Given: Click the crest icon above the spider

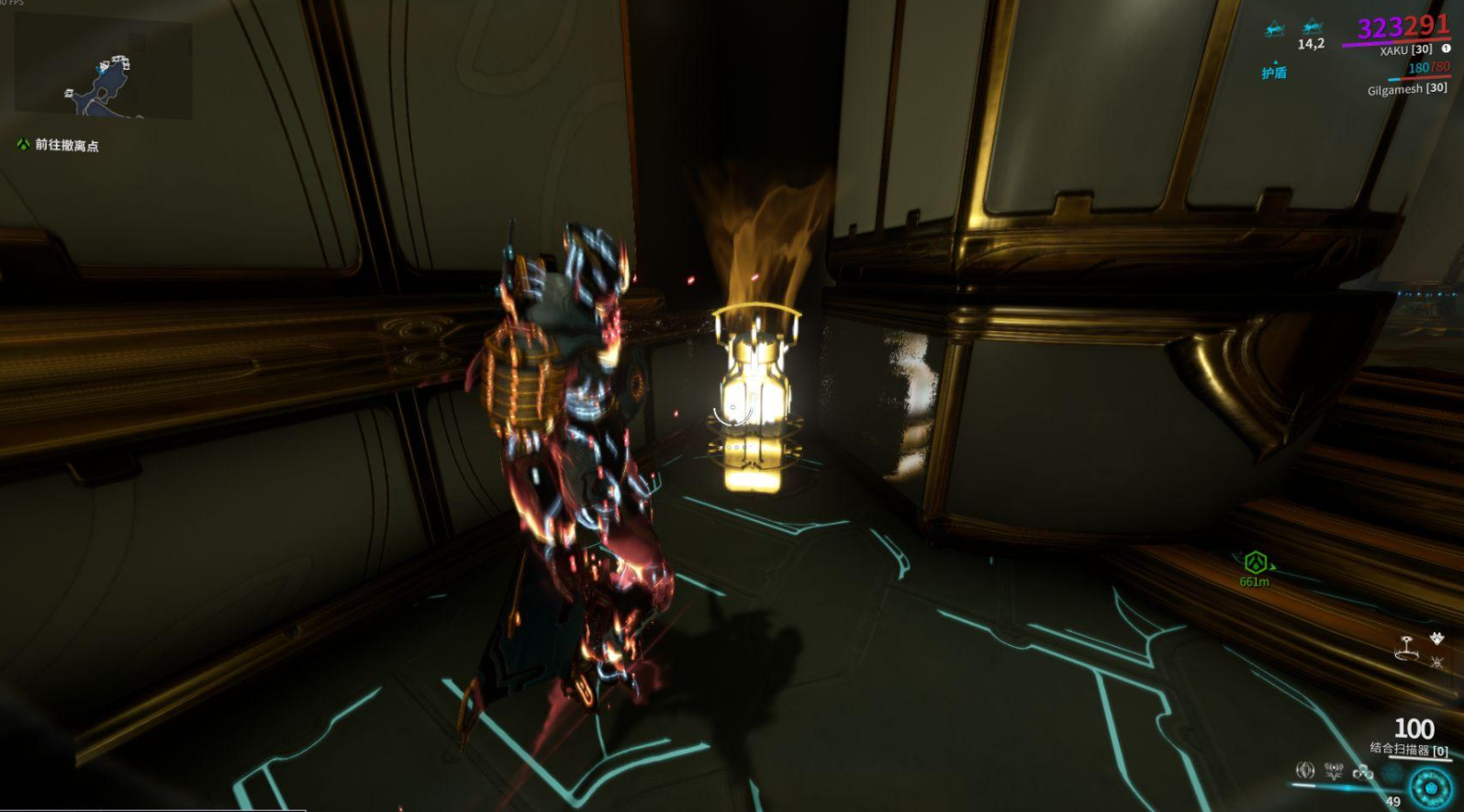Looking at the screenshot, I should [1436, 639].
